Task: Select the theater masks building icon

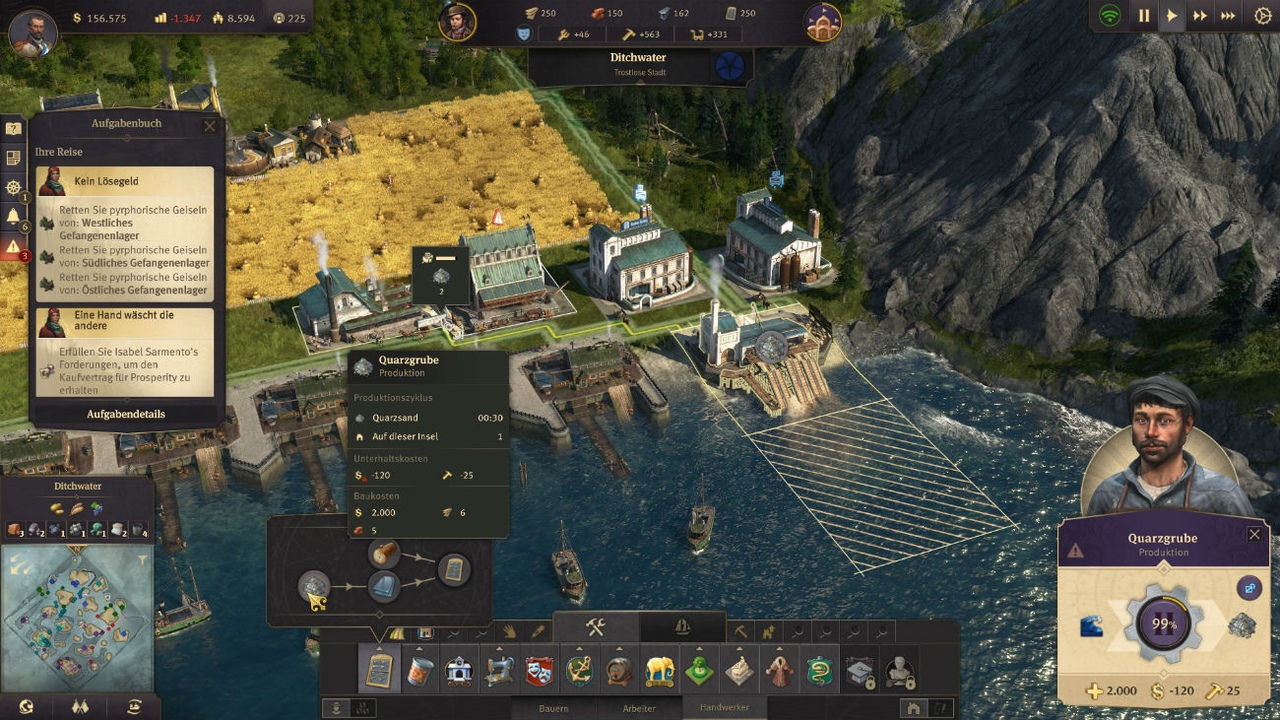Action: pos(539,671)
